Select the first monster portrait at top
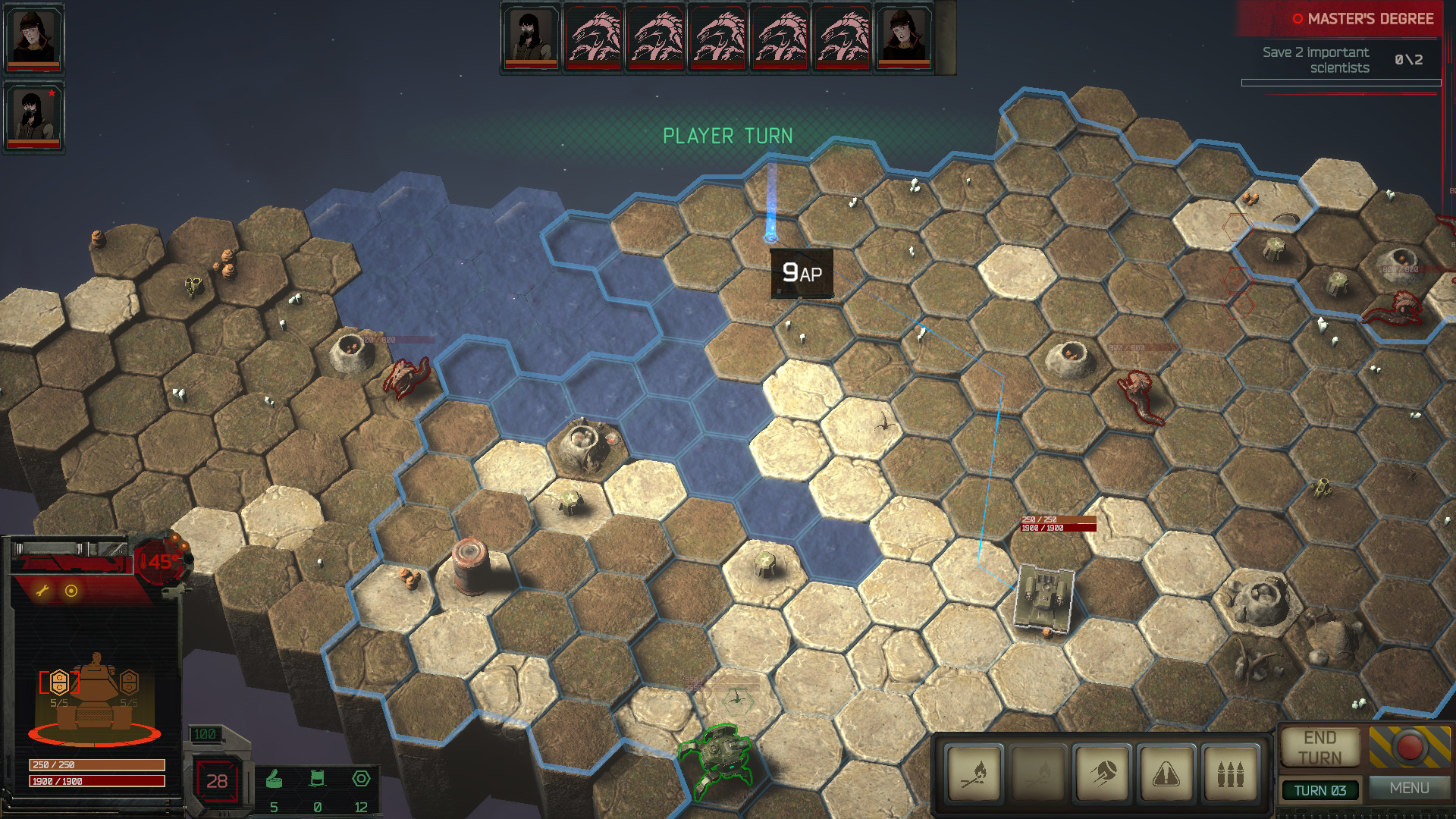This screenshot has height=819, width=1456. [x=595, y=36]
